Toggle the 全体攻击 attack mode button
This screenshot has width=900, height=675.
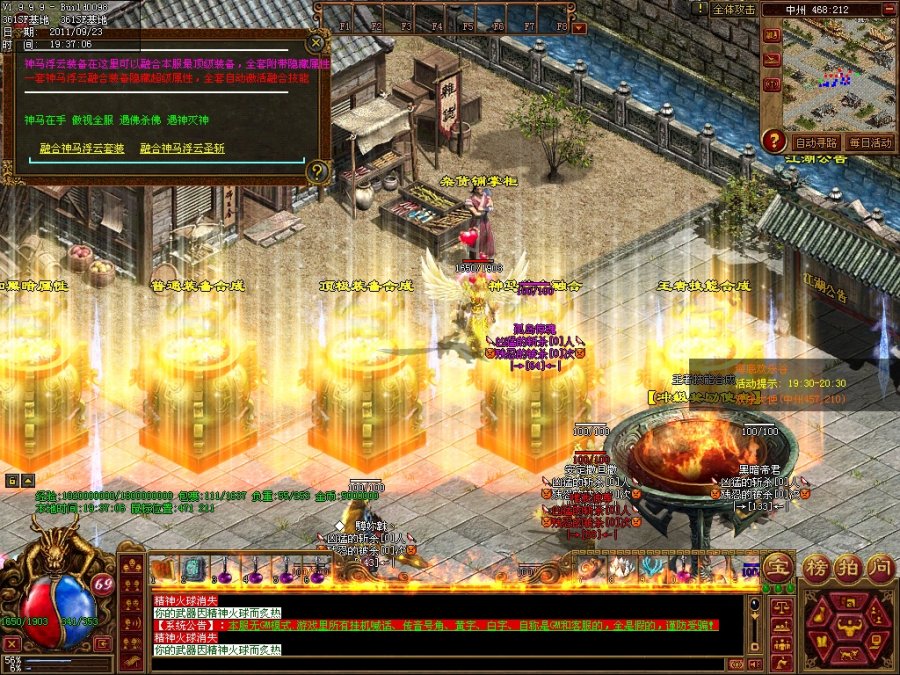pyautogui.click(x=733, y=9)
